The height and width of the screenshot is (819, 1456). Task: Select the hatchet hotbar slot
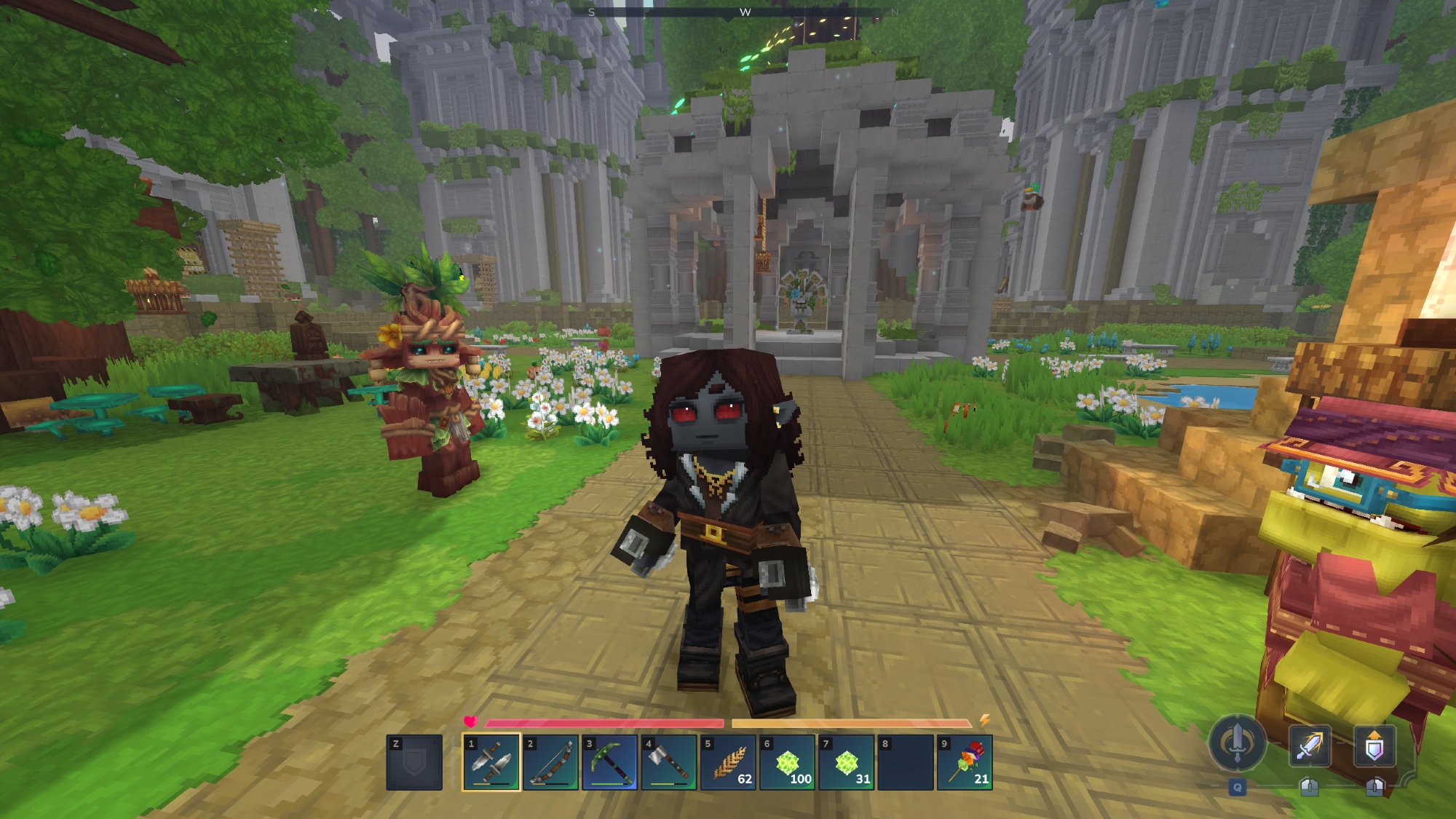(x=669, y=762)
